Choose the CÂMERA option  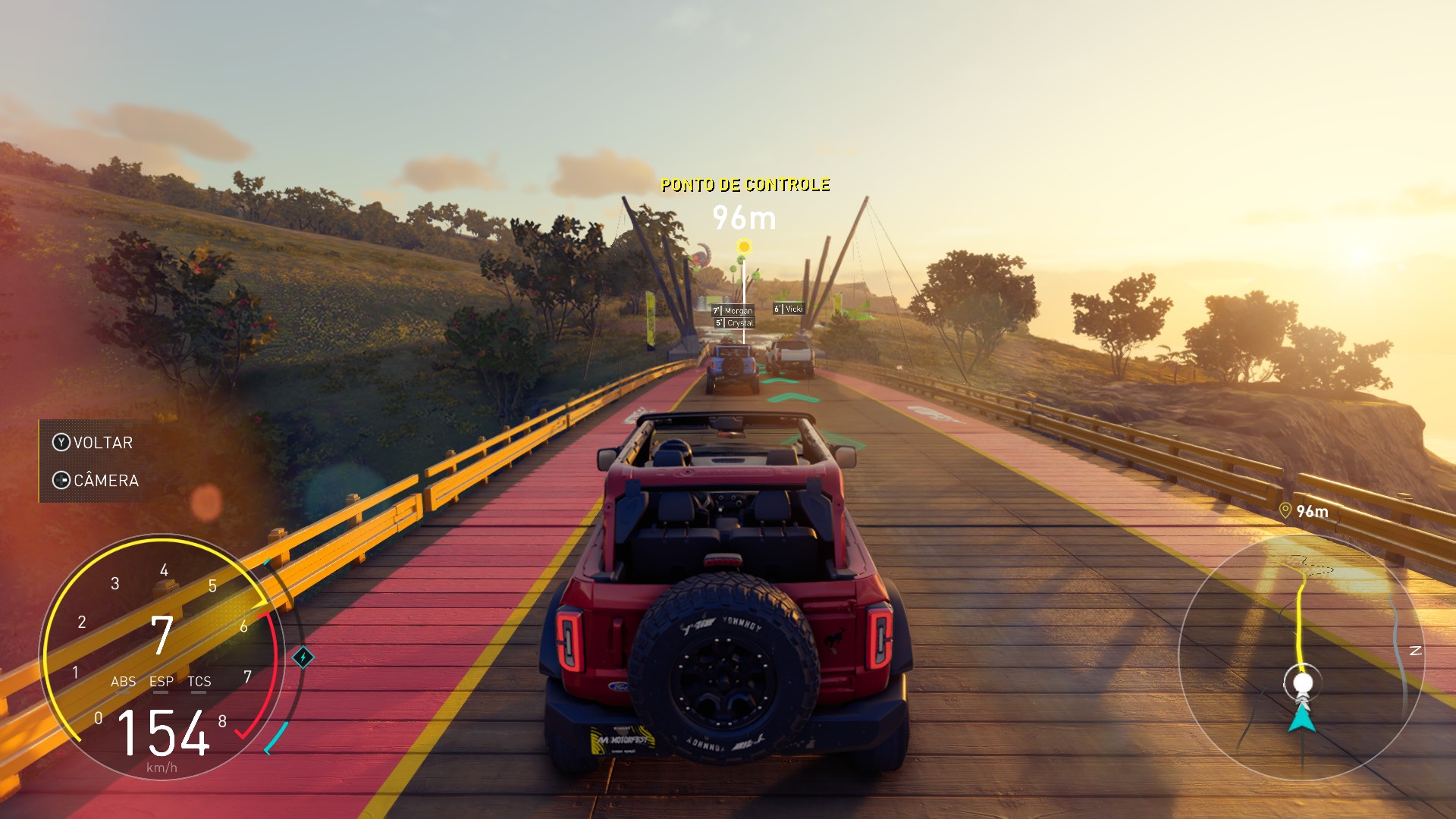click(96, 481)
